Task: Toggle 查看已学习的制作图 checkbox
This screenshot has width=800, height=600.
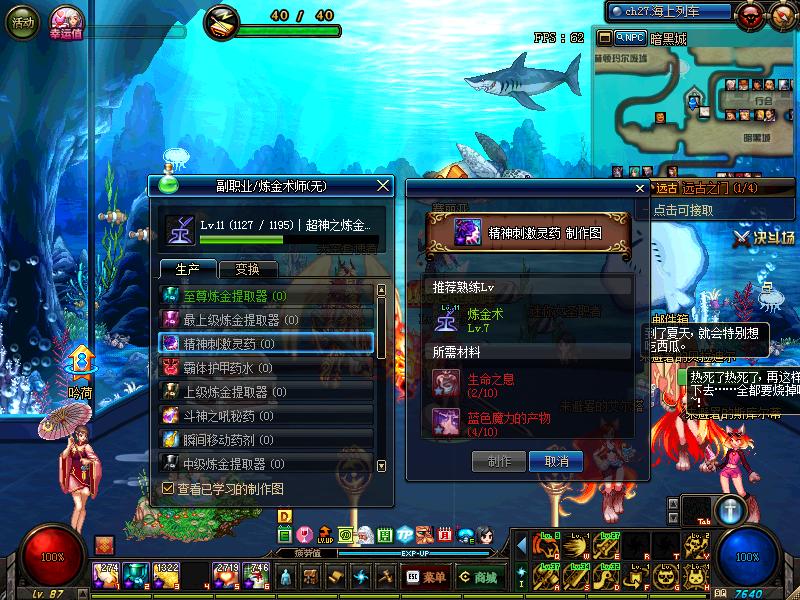Action: (168, 489)
